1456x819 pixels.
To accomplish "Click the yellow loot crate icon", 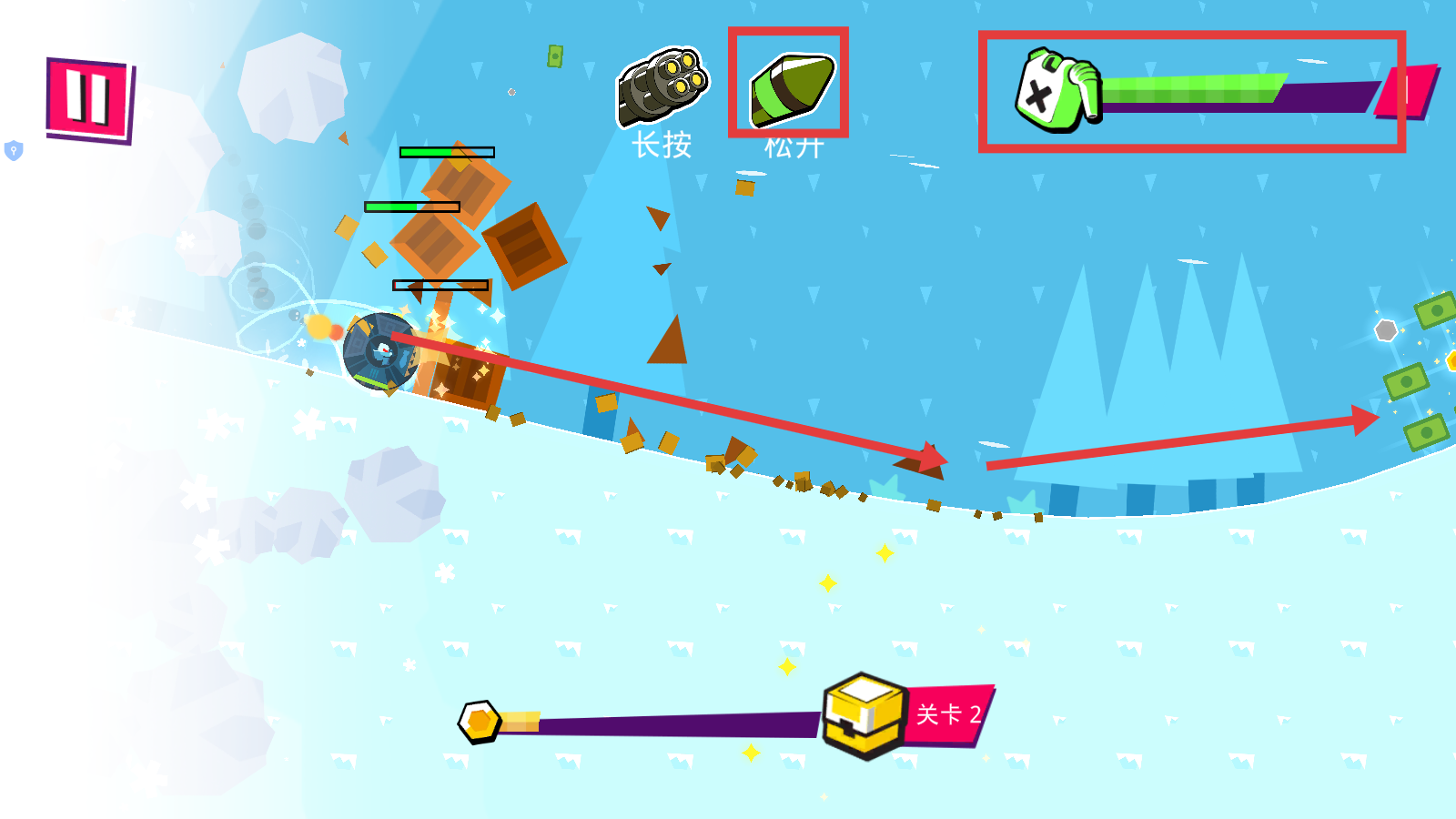I will pos(864,714).
